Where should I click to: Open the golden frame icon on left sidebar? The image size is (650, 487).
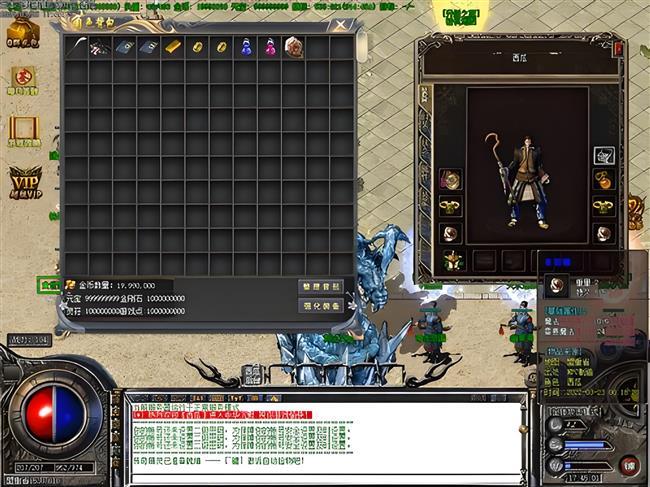pyautogui.click(x=23, y=129)
